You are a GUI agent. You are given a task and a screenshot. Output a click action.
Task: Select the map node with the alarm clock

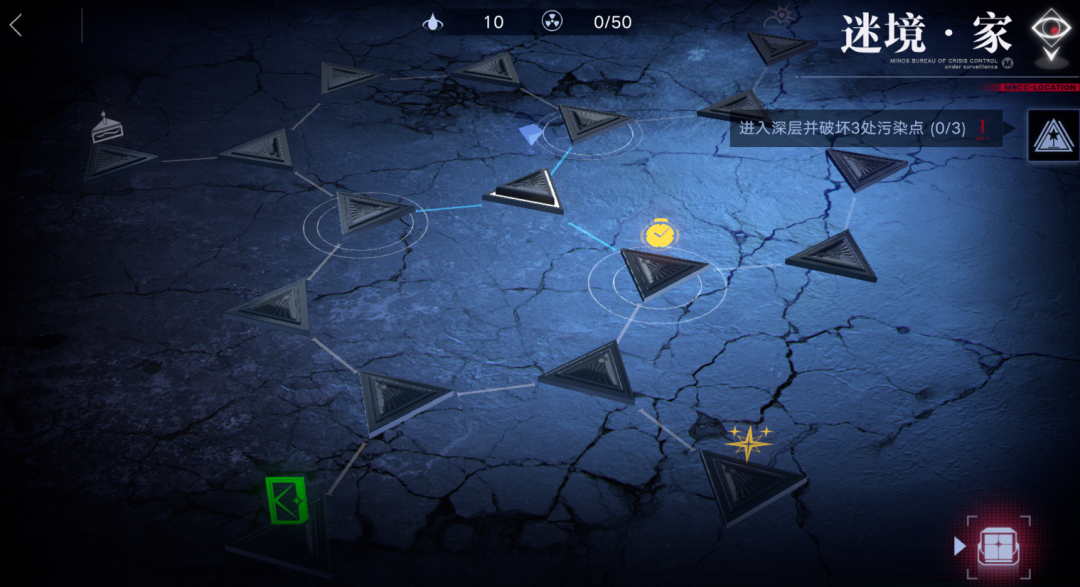pos(658,270)
